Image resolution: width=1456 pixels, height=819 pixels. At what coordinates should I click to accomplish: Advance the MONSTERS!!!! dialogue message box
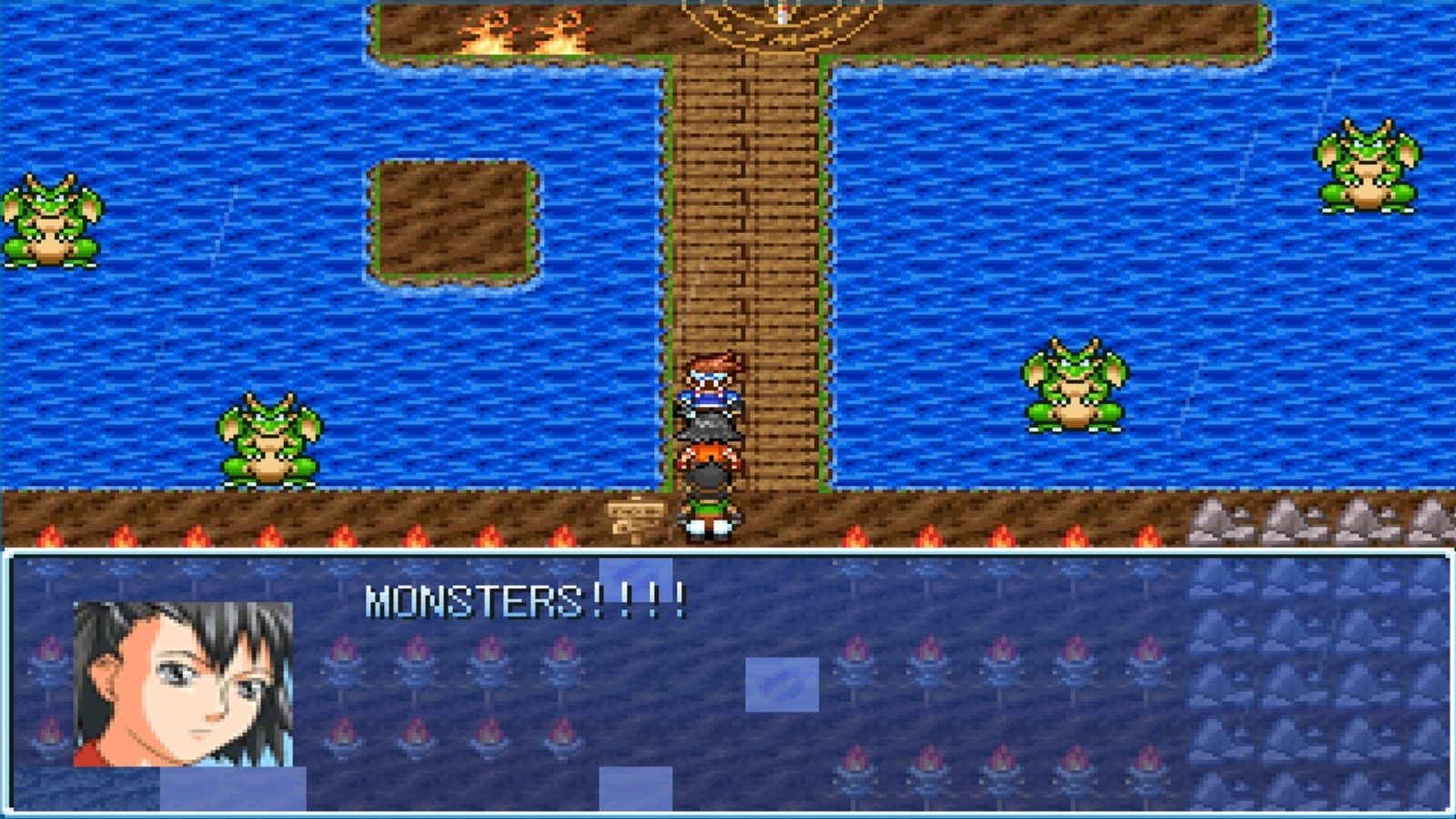click(728, 681)
